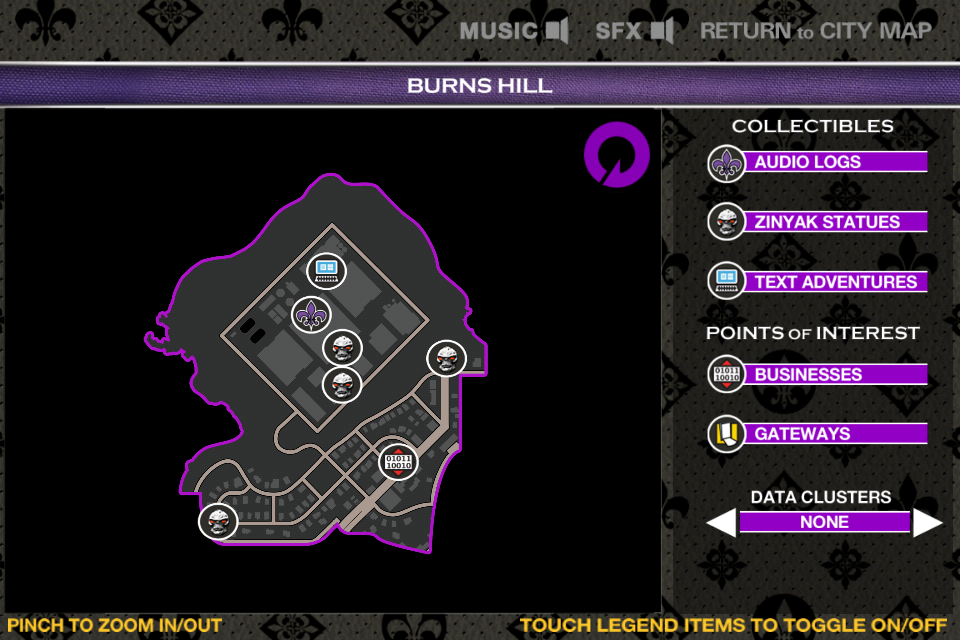Toggle Gateways legend item
This screenshot has width=960, height=640.
pos(818,434)
